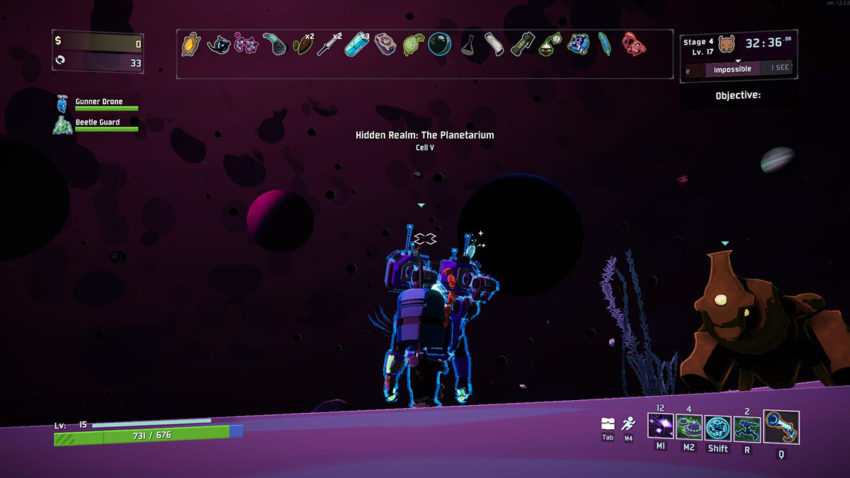Activate the green turret special skill
The width and height of the screenshot is (850, 478).
pyautogui.click(x=747, y=429)
